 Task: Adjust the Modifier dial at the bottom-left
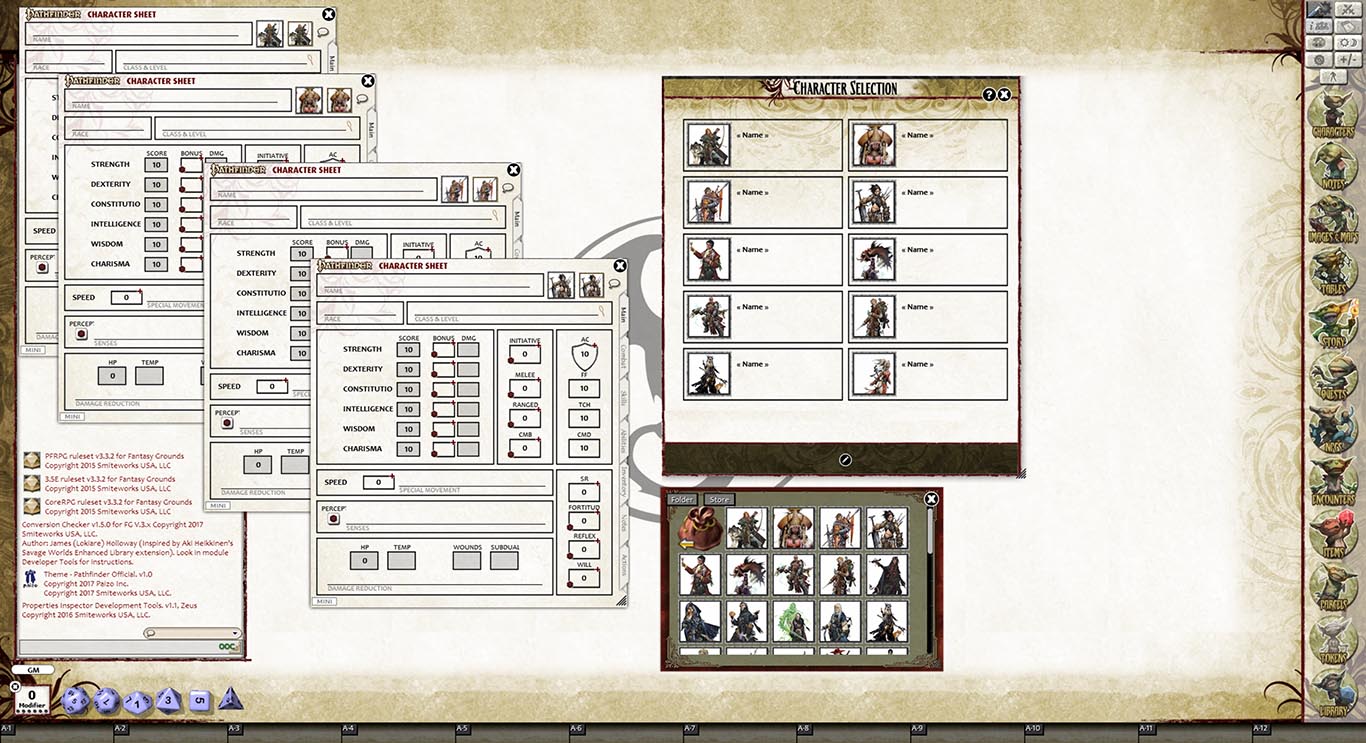point(32,698)
